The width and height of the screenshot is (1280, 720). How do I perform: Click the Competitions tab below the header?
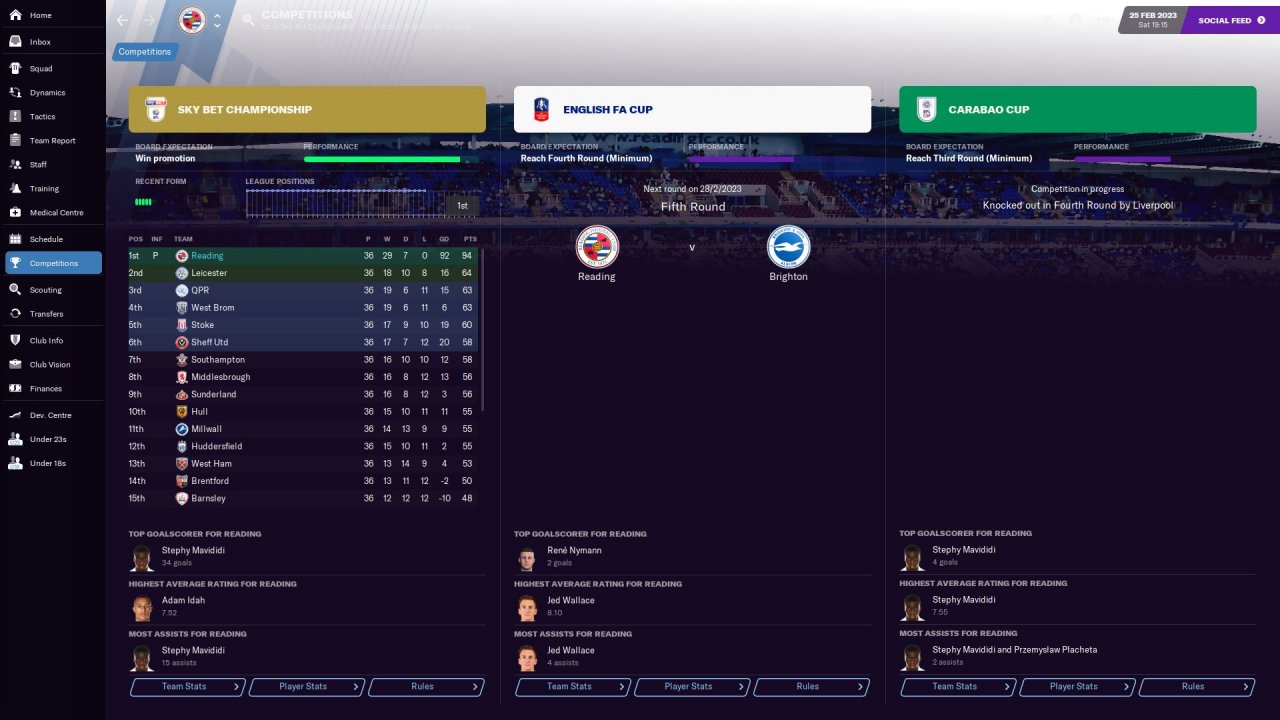click(x=145, y=52)
